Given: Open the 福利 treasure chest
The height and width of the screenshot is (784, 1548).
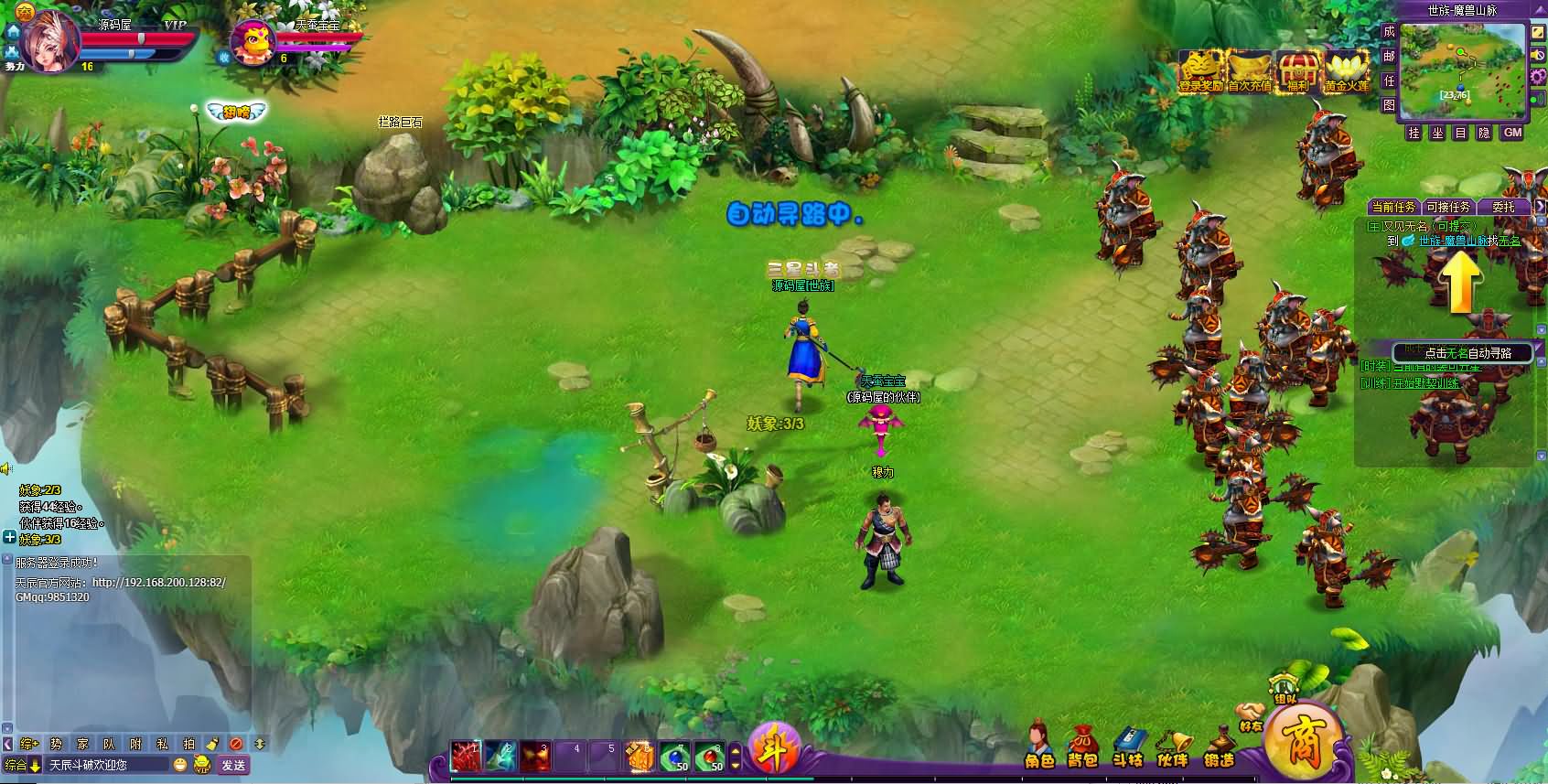Looking at the screenshot, I should pyautogui.click(x=1297, y=71).
